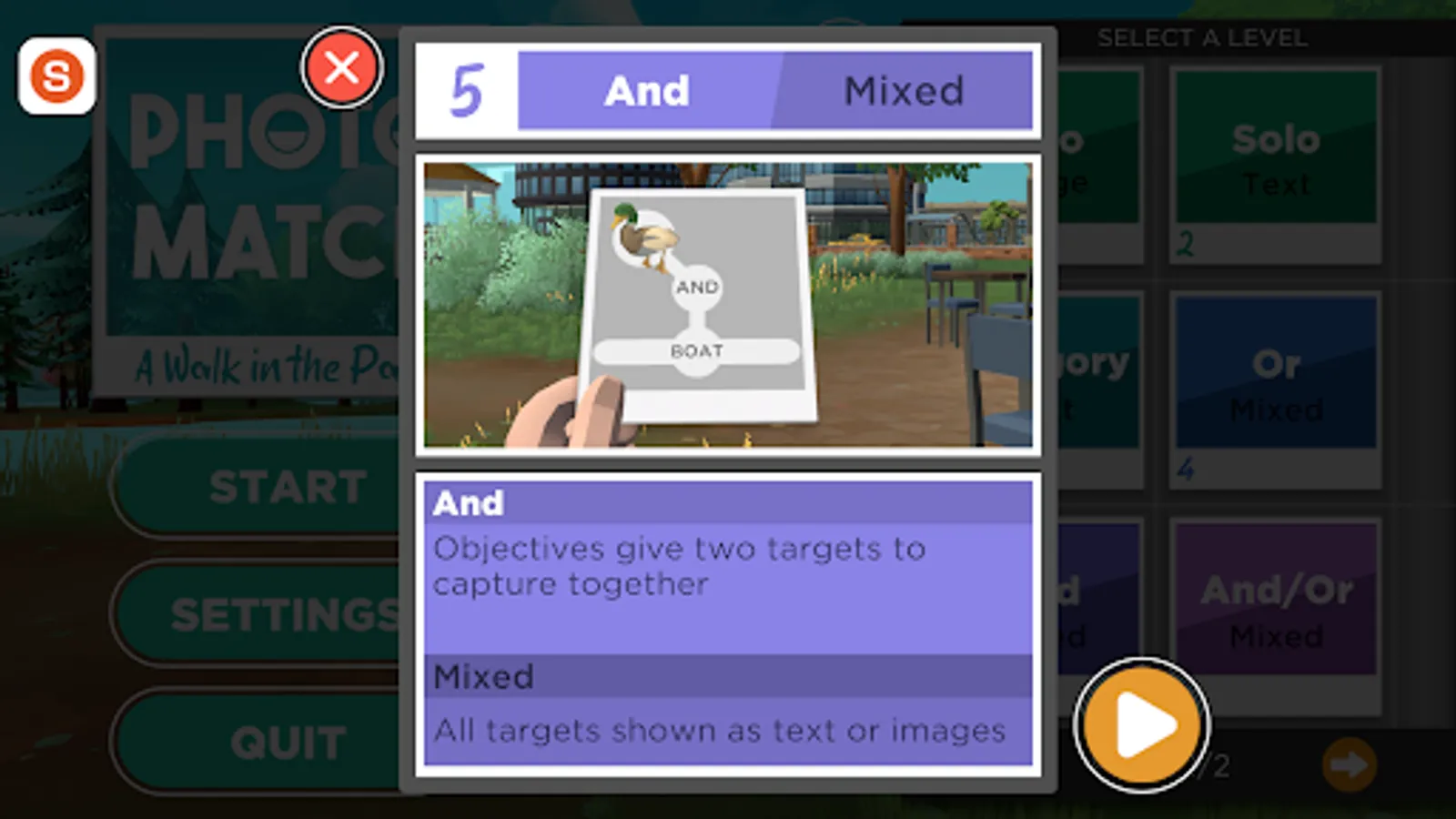The width and height of the screenshot is (1456, 819).
Task: Click the orange S app icon
Action: (x=56, y=76)
